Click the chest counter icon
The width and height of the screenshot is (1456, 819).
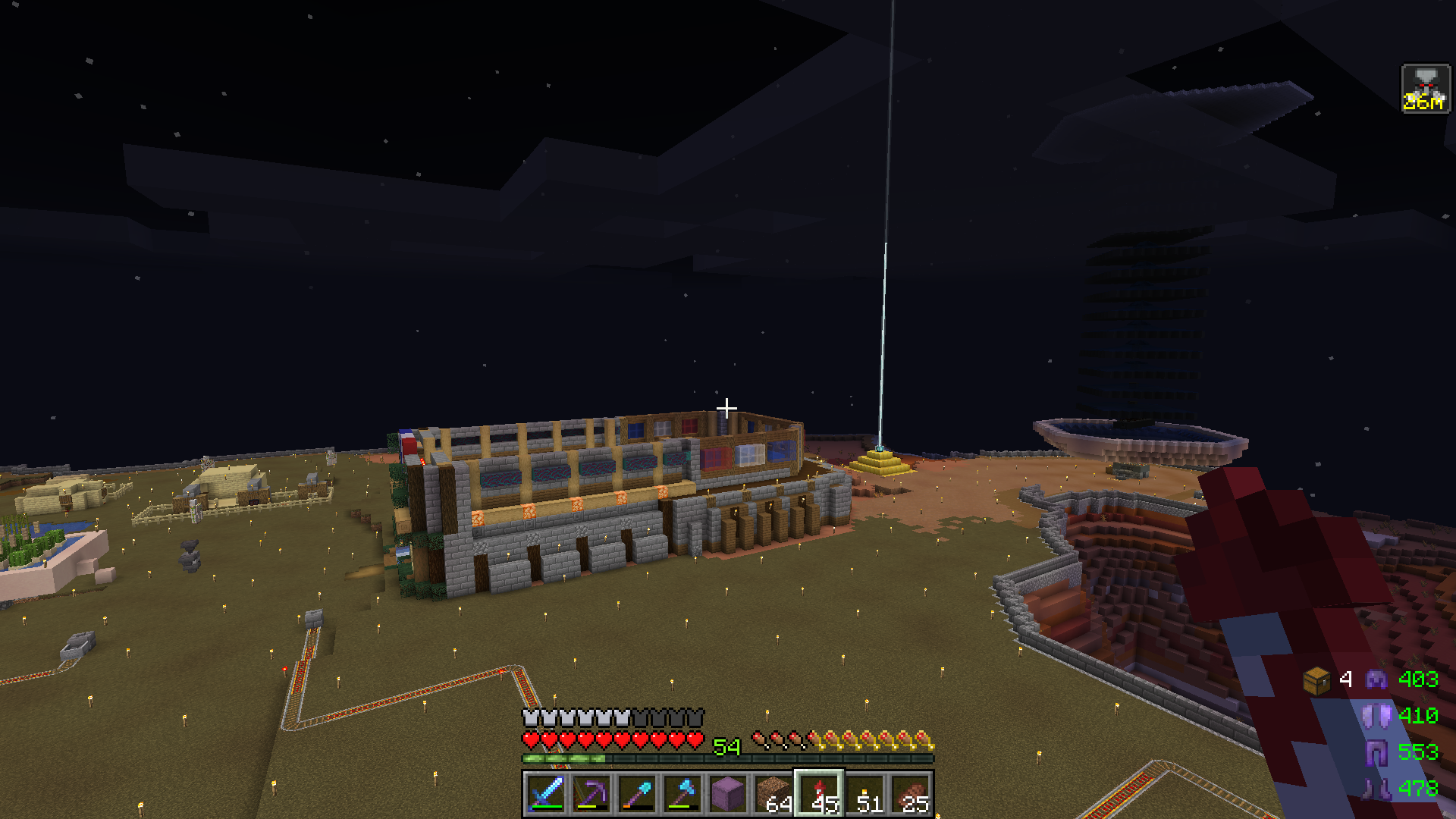[x=1316, y=679]
